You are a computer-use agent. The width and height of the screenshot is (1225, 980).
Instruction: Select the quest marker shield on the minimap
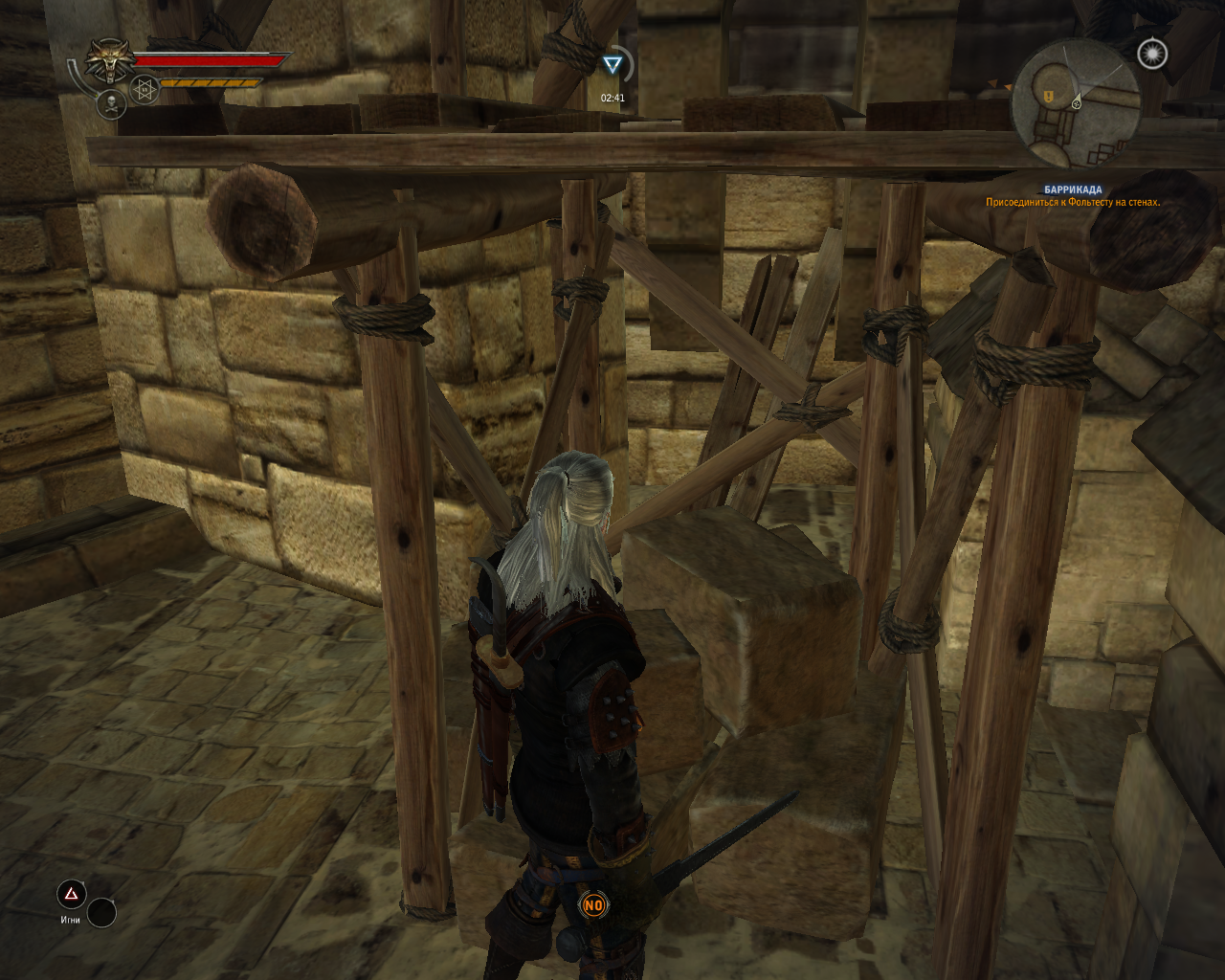click(x=1048, y=96)
